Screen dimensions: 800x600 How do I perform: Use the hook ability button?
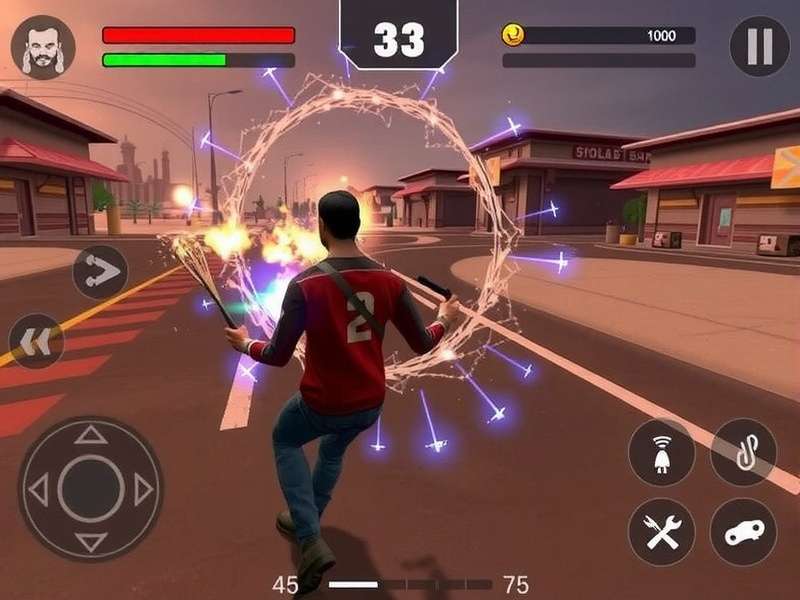tap(743, 452)
